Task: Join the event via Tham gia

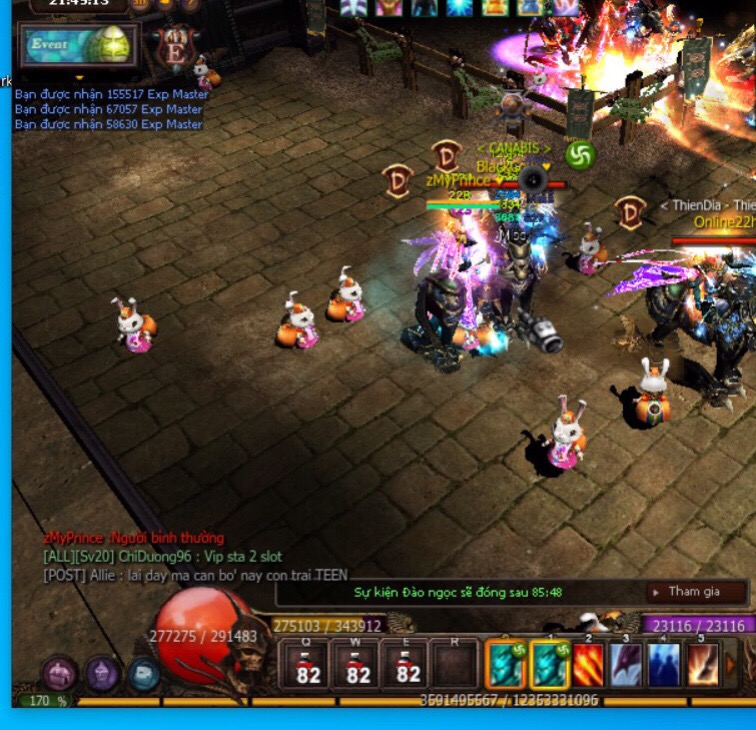Action: point(694,591)
